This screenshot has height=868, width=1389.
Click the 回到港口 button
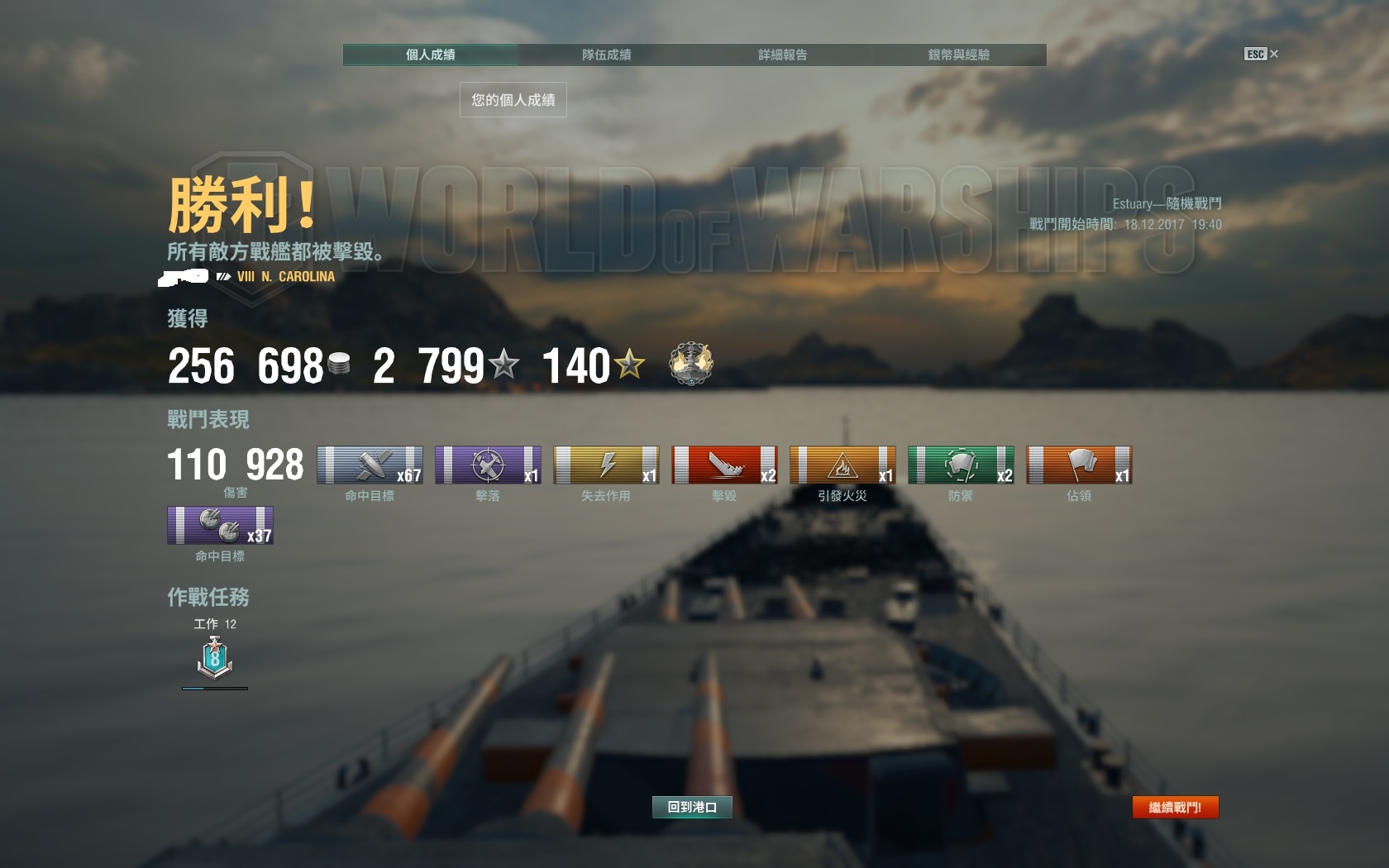tap(692, 807)
